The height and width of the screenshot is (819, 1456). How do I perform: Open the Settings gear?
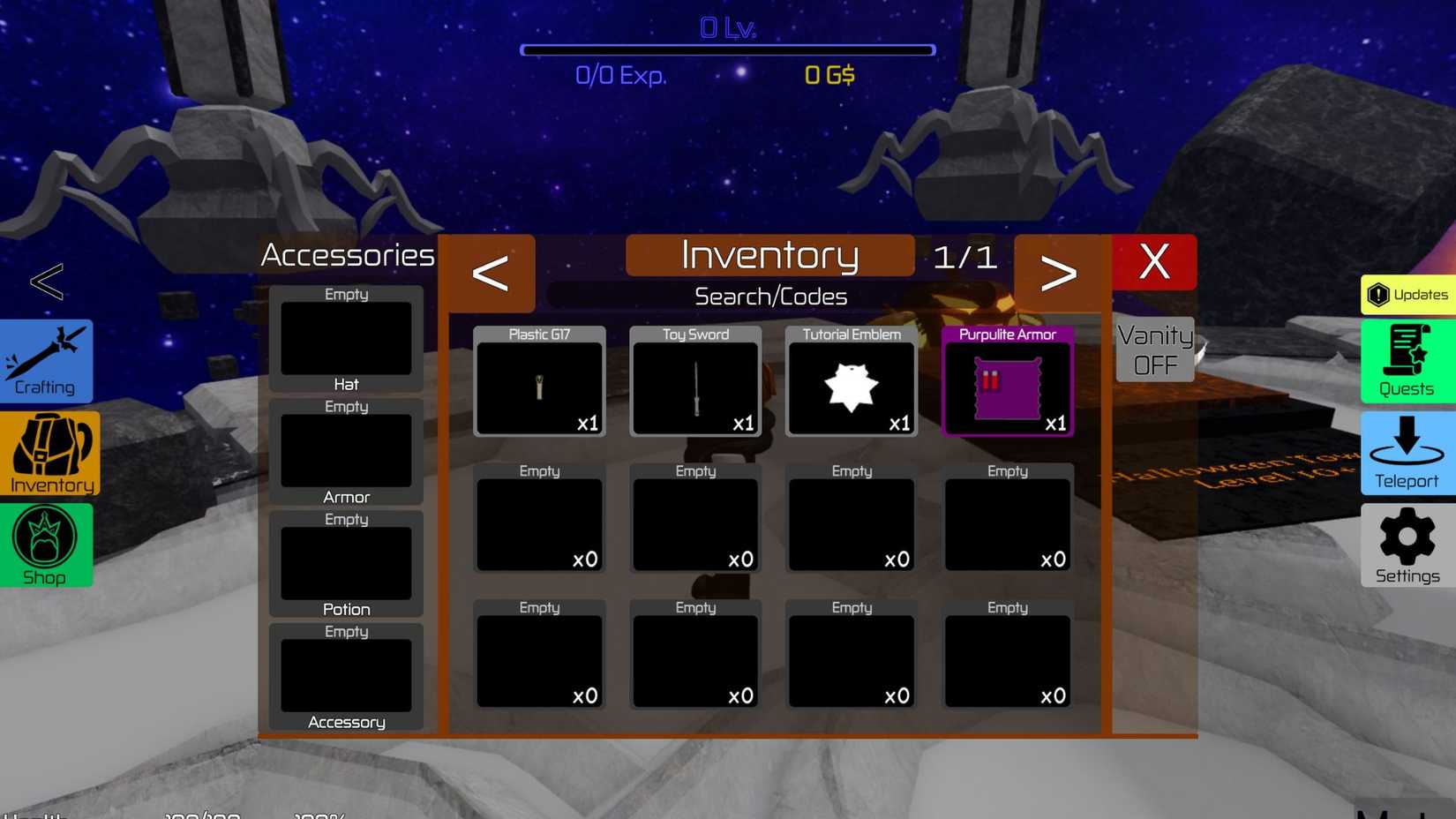pyautogui.click(x=1405, y=545)
